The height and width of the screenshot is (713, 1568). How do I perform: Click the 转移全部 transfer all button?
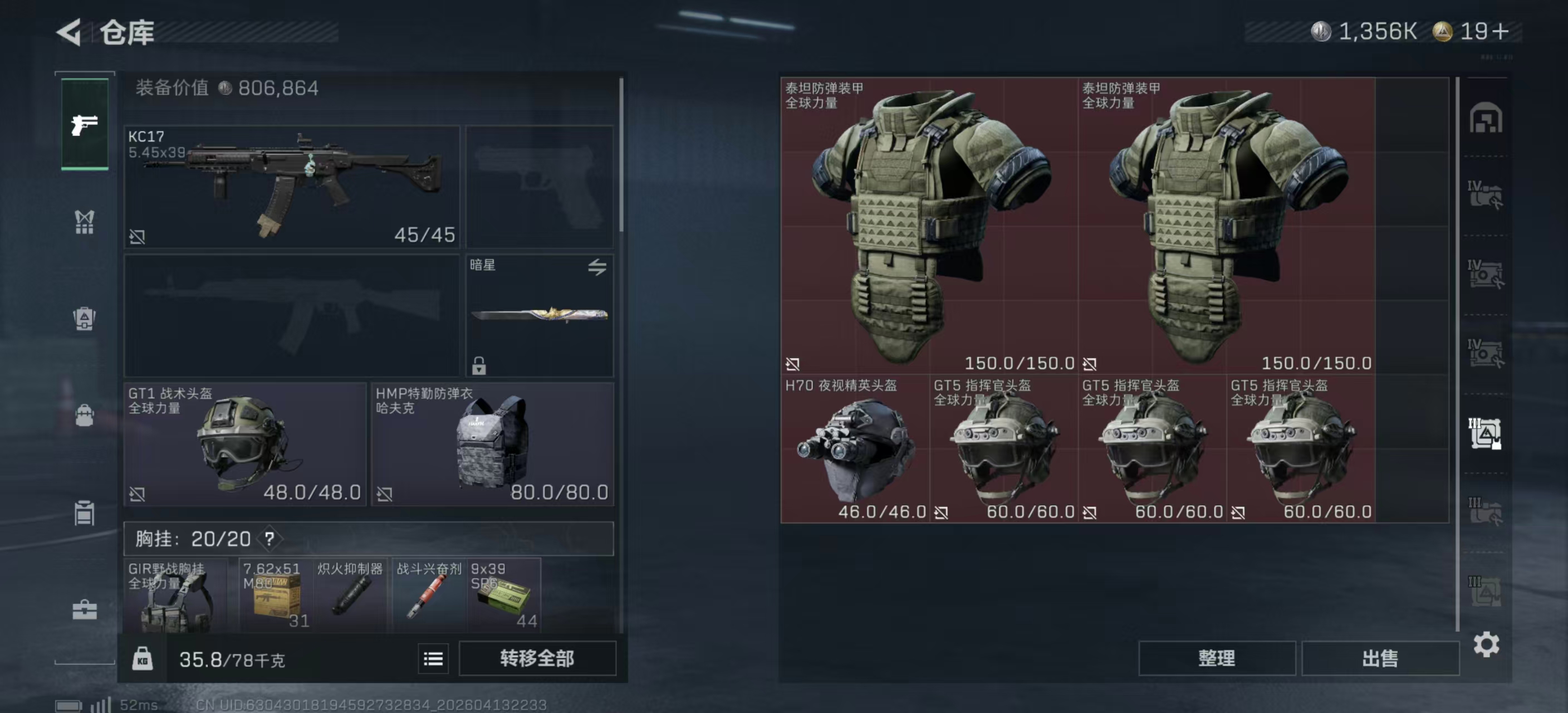pos(537,658)
